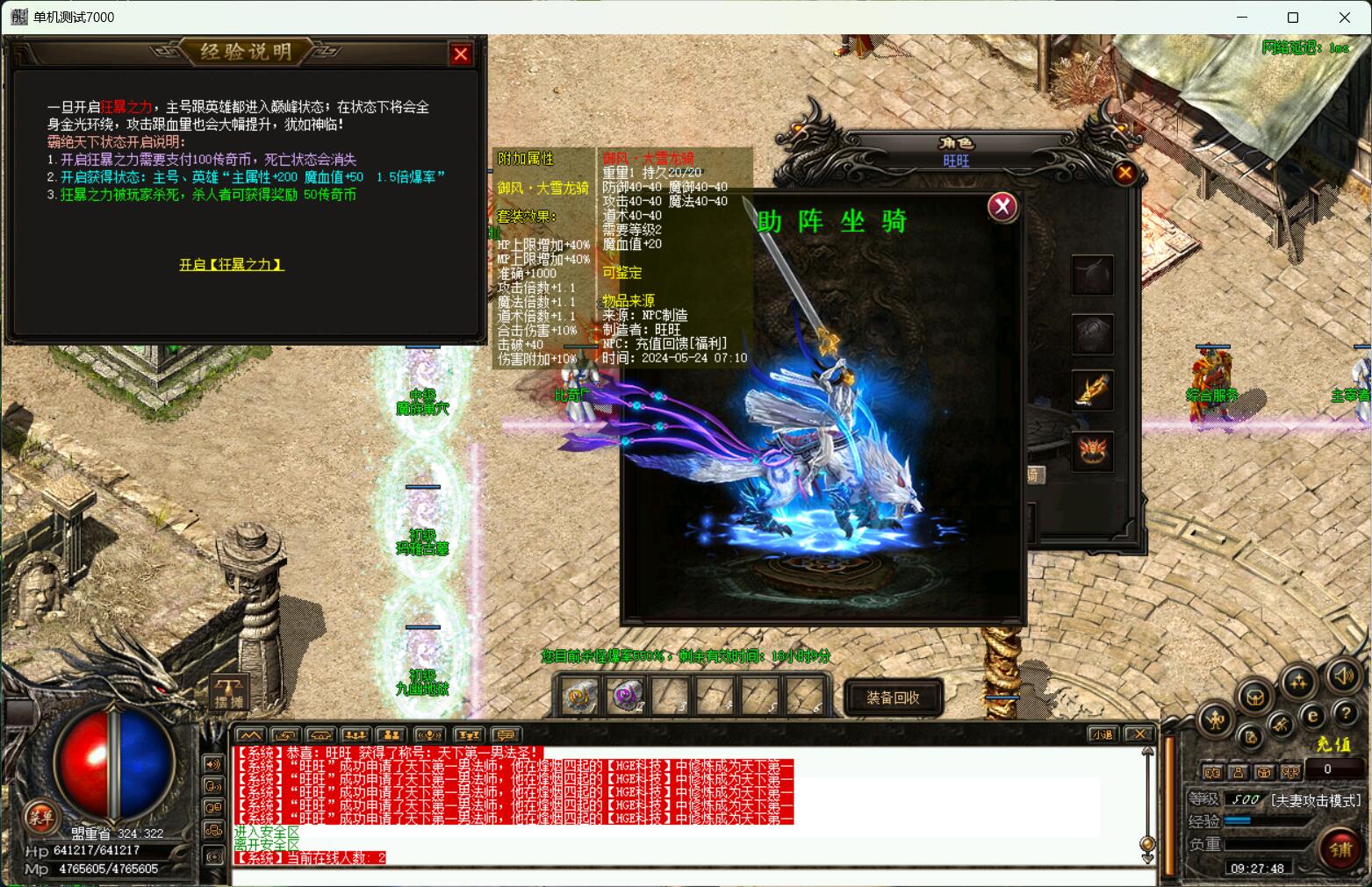The width and height of the screenshot is (1372, 887).
Task: Close the 角色 character window
Action: [1124, 173]
